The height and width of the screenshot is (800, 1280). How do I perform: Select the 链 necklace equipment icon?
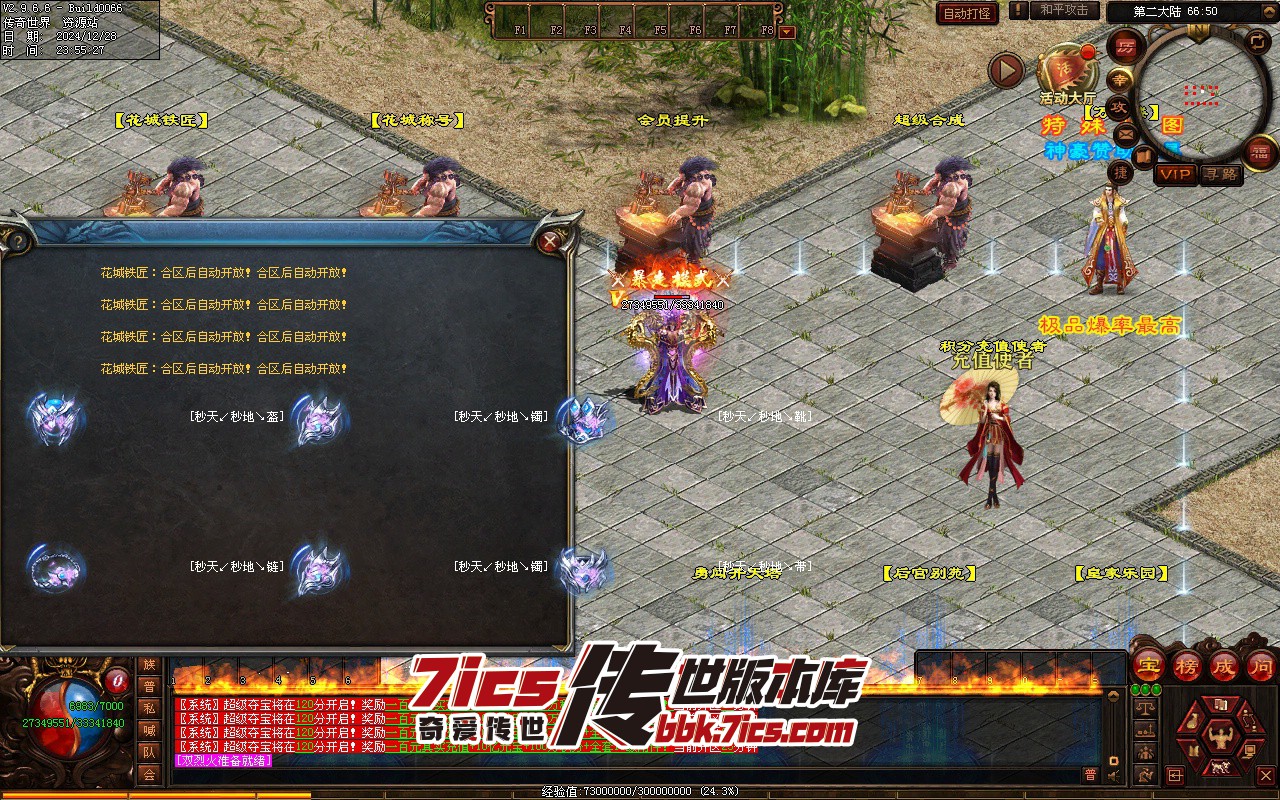(x=54, y=567)
